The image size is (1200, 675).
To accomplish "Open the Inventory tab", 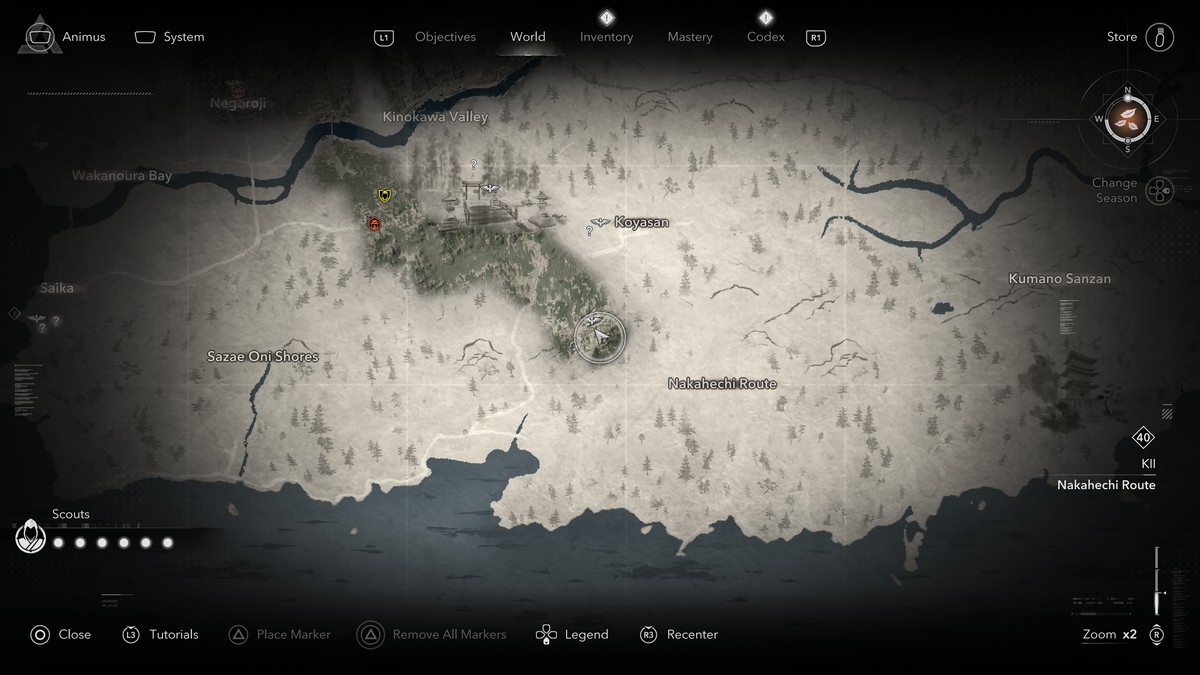I will point(606,37).
